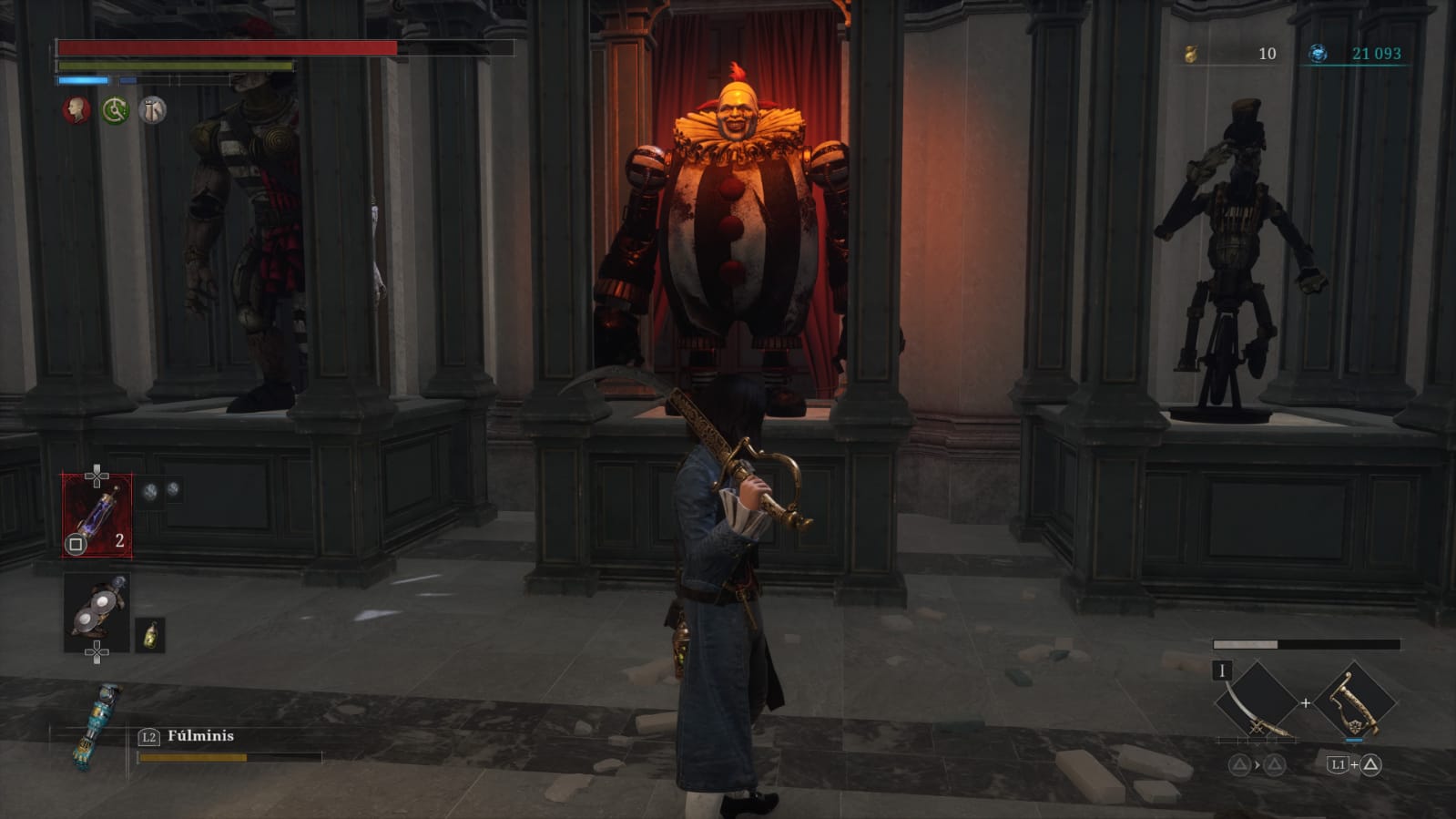Image resolution: width=1456 pixels, height=819 pixels.
Task: Activate the Fulminis Legion Arm icon
Action: tap(95, 726)
